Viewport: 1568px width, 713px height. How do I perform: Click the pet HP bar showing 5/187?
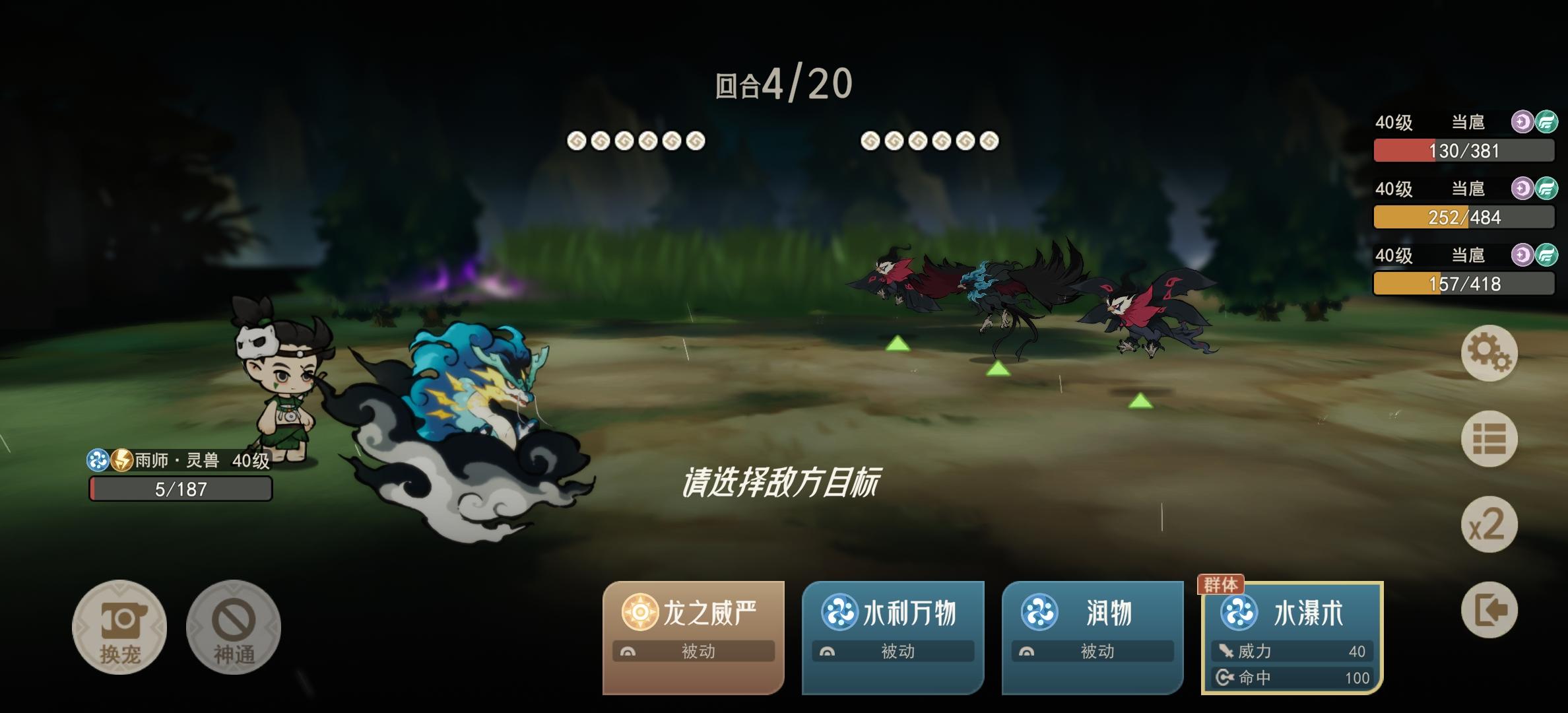pyautogui.click(x=180, y=489)
